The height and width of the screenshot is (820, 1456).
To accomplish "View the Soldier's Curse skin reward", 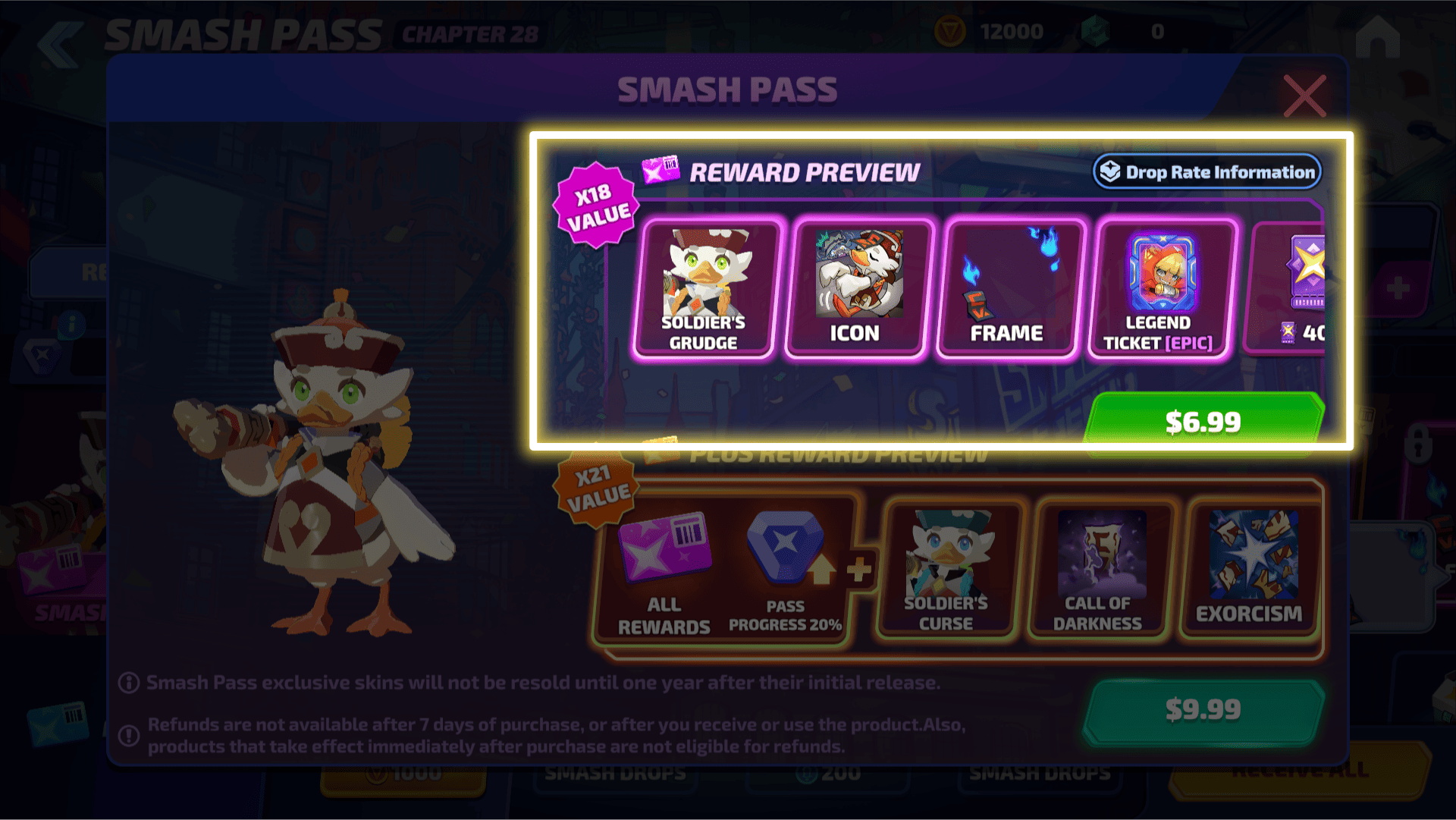I will click(946, 569).
